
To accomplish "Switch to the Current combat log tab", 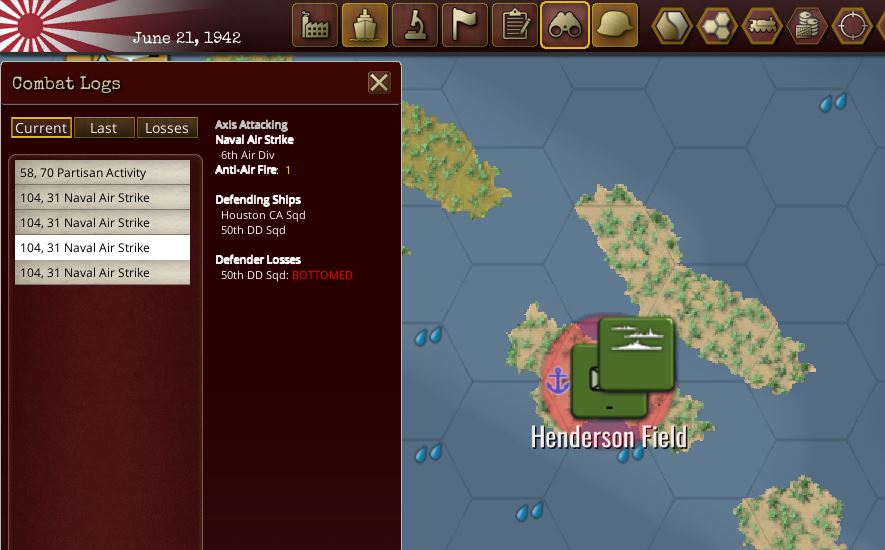I will 41,128.
